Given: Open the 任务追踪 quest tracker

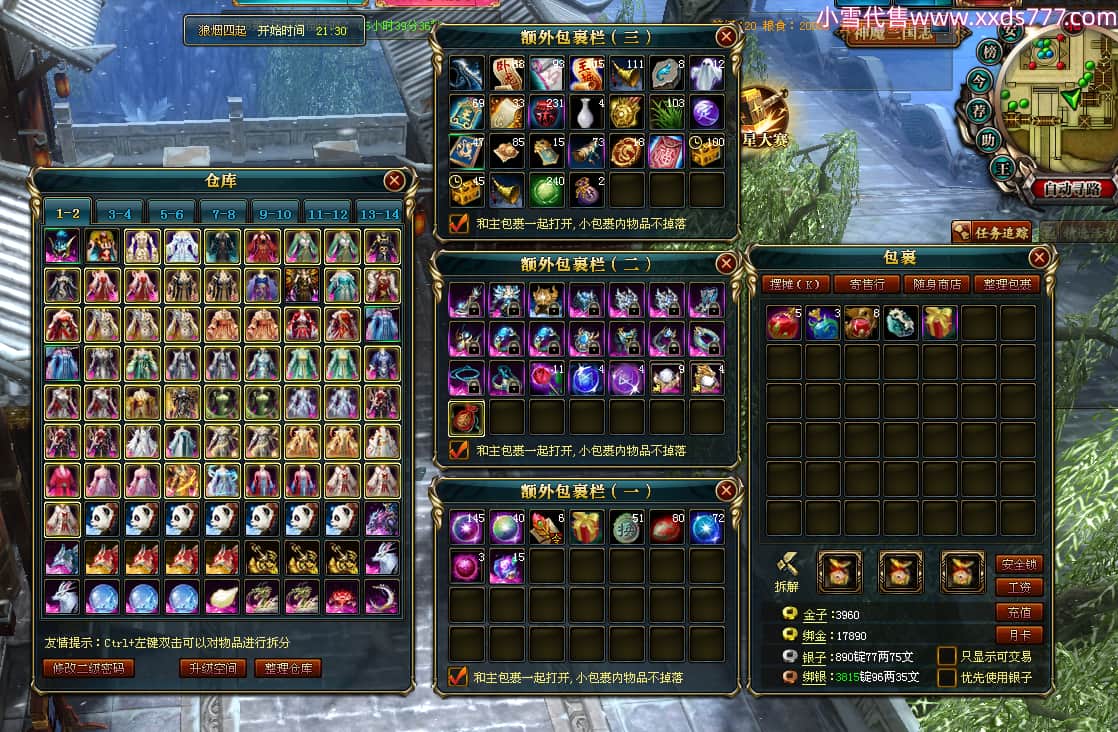Looking at the screenshot, I should [991, 232].
